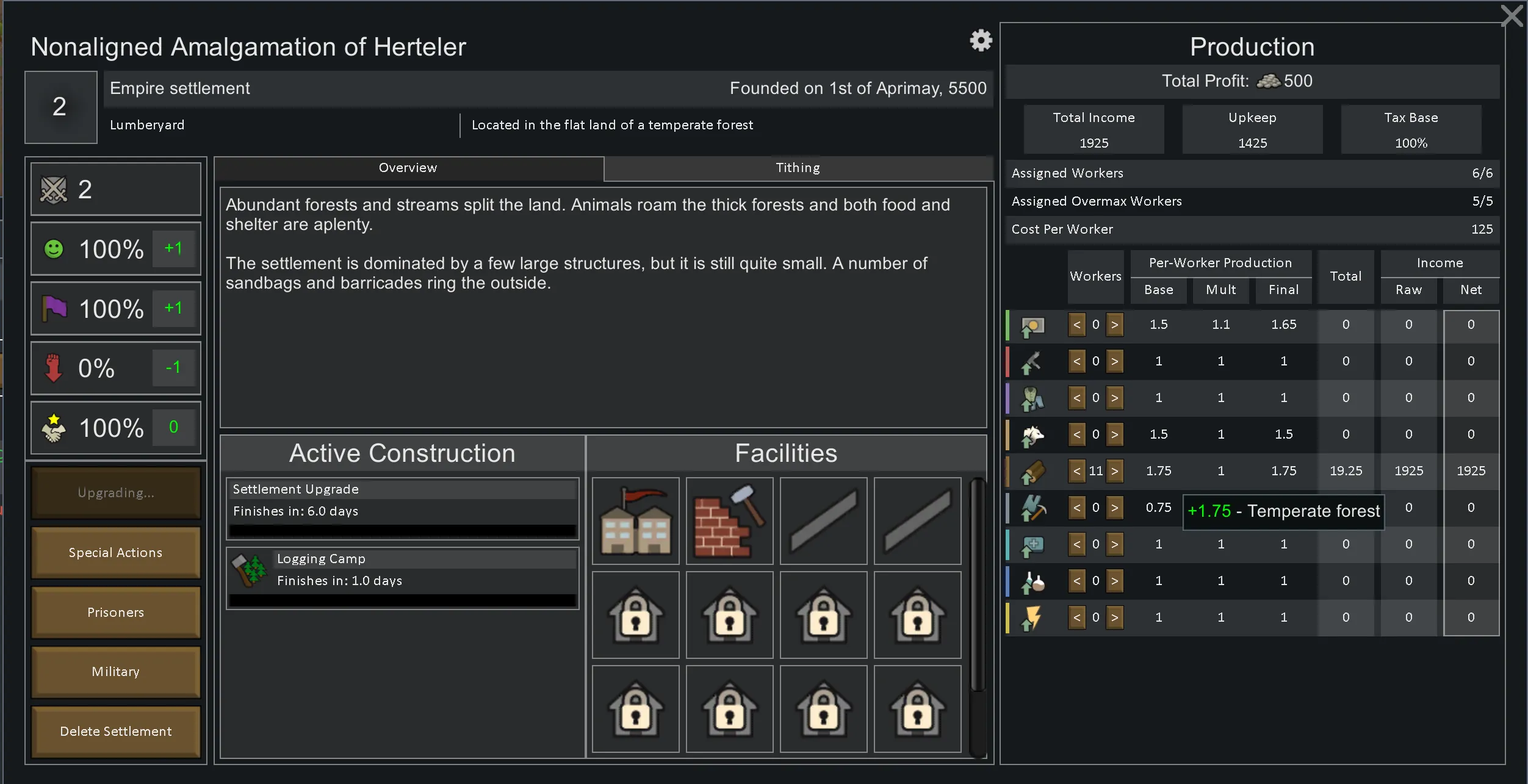Open the Prisoners panel
Image resolution: width=1528 pixels, height=784 pixels.
[115, 612]
